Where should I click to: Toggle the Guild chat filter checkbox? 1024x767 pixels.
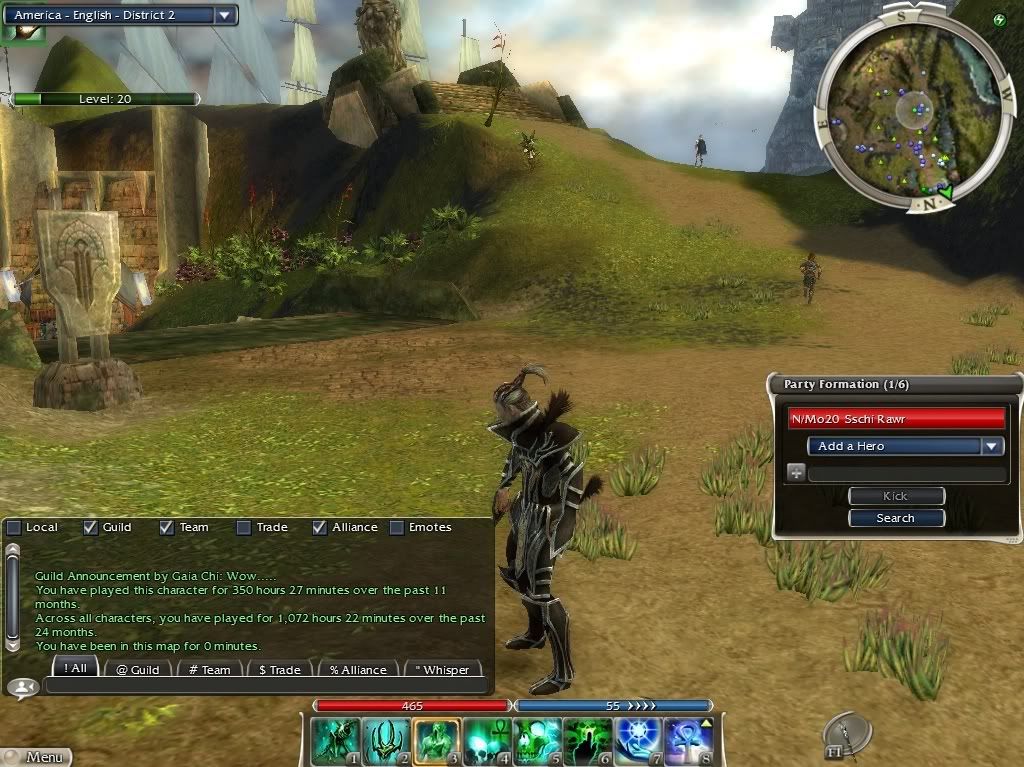tap(91, 527)
